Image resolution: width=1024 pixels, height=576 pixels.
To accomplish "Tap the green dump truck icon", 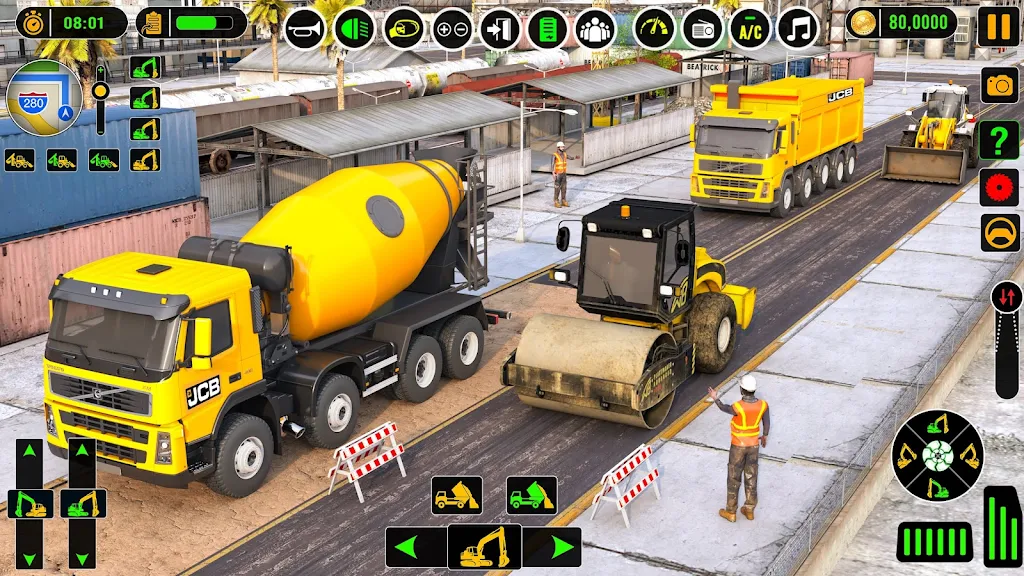I will (x=531, y=495).
